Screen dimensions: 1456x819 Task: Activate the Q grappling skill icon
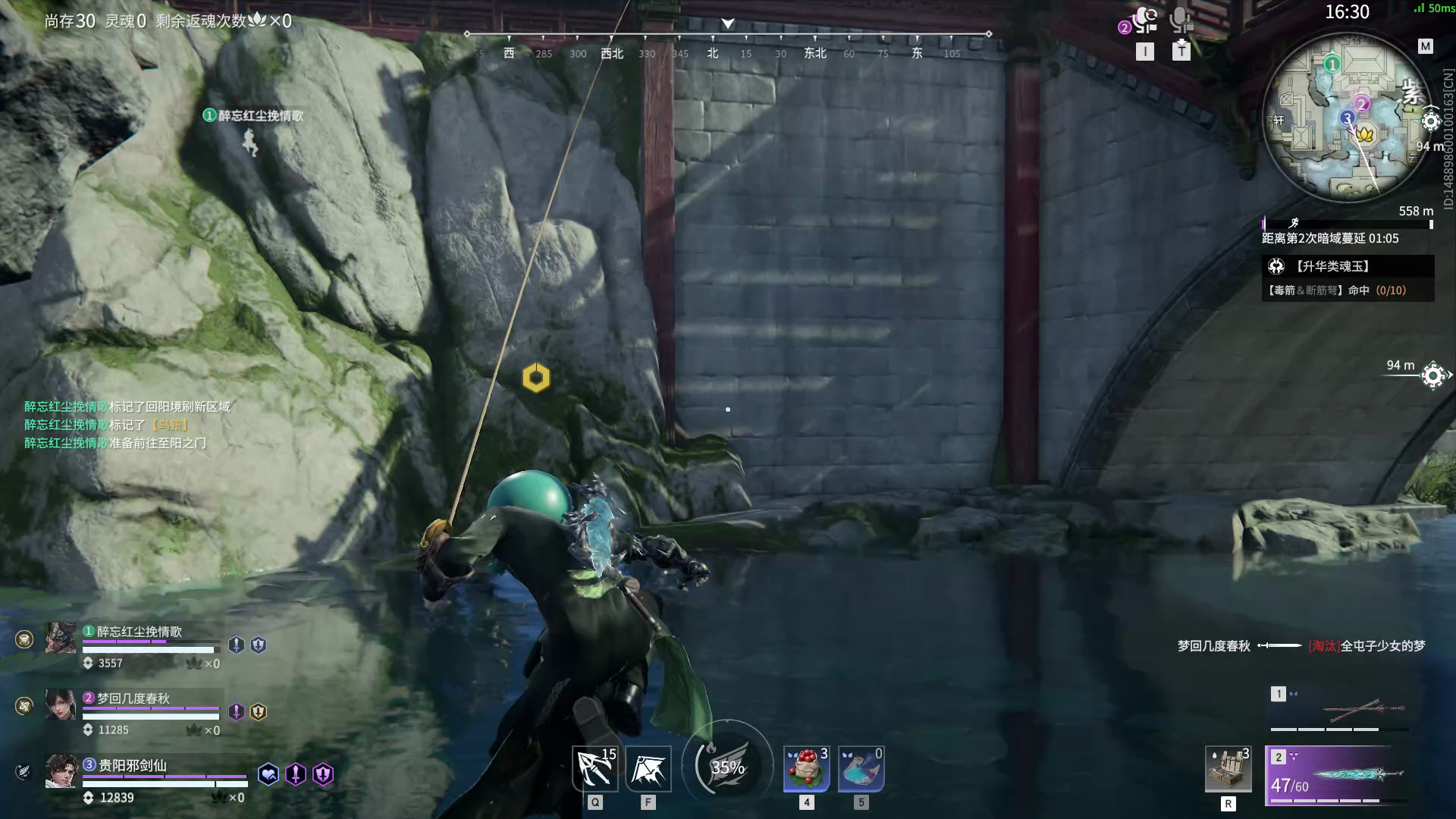[x=595, y=769]
